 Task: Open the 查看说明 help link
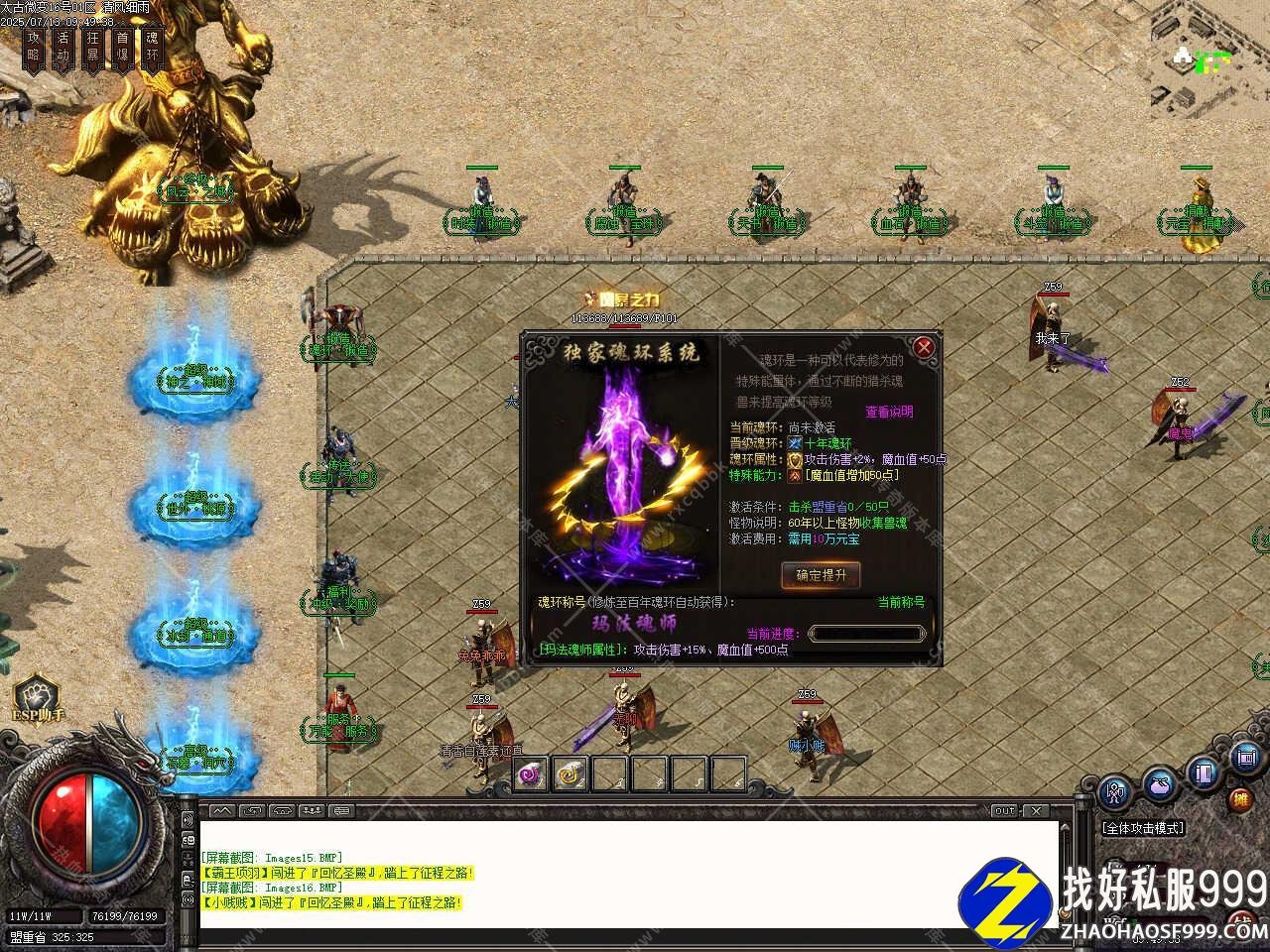(x=889, y=412)
